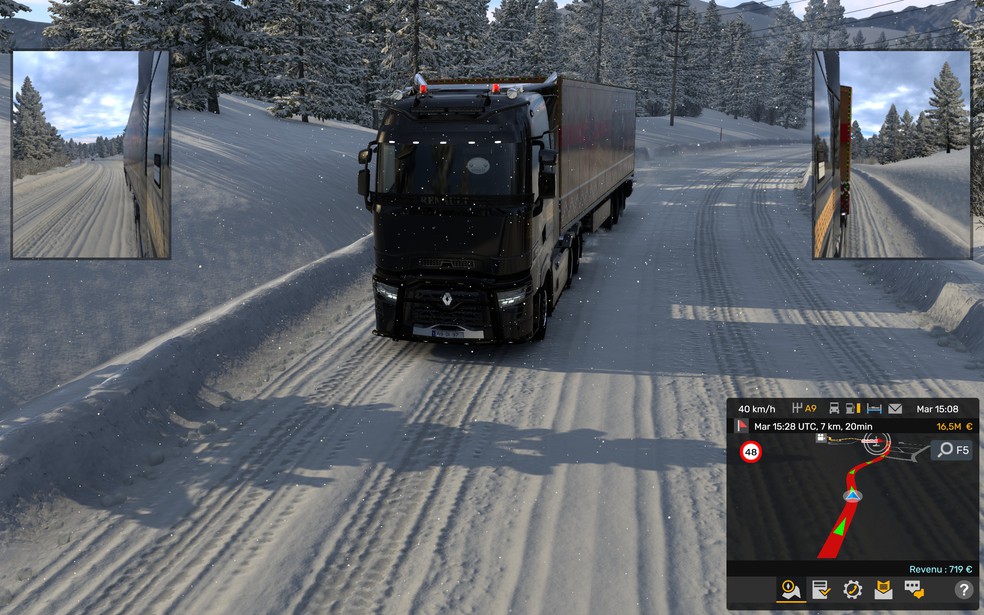
Task: Open the navigation map tab
Action: click(x=791, y=589)
